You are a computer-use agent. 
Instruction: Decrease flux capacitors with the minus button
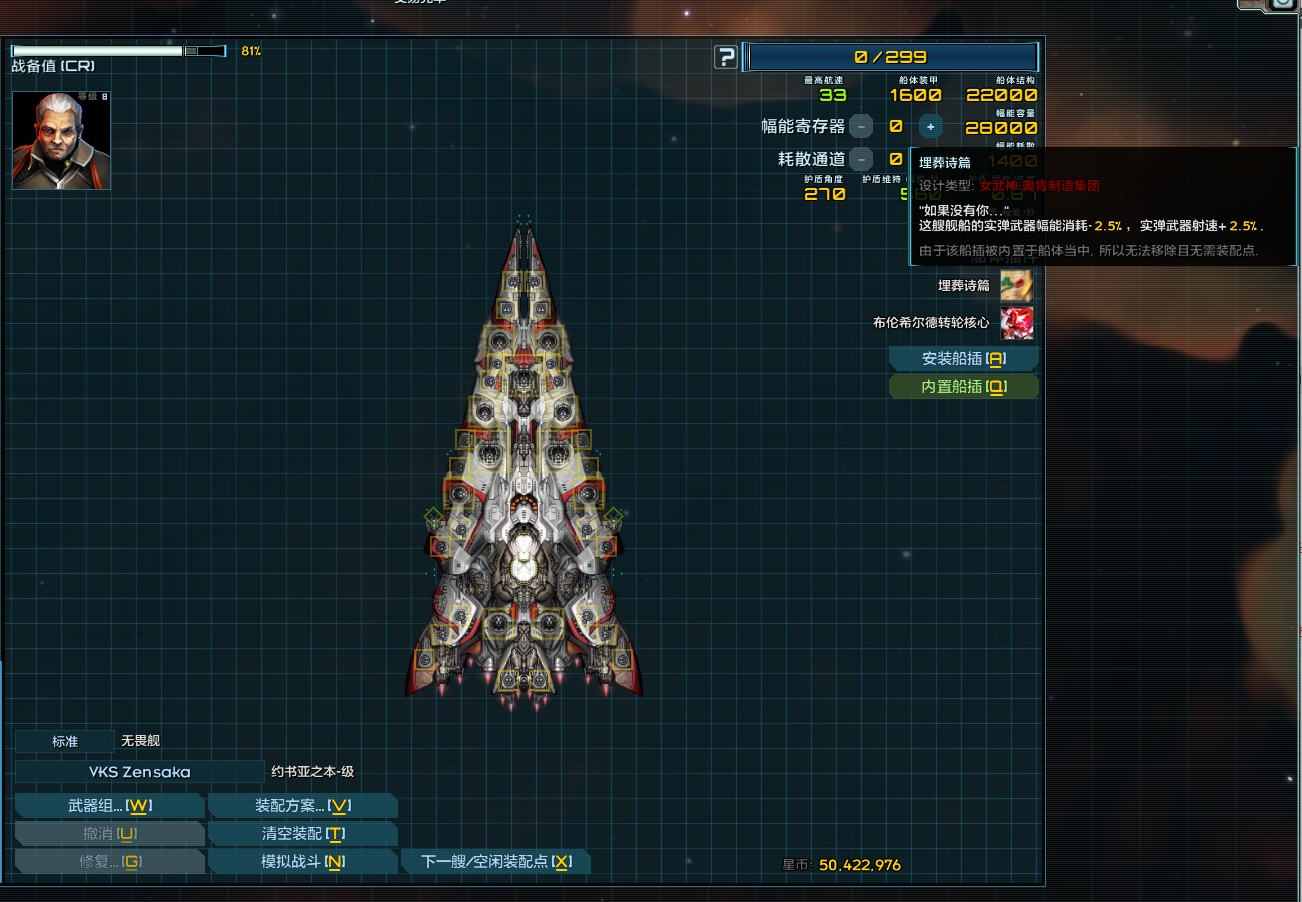(861, 127)
